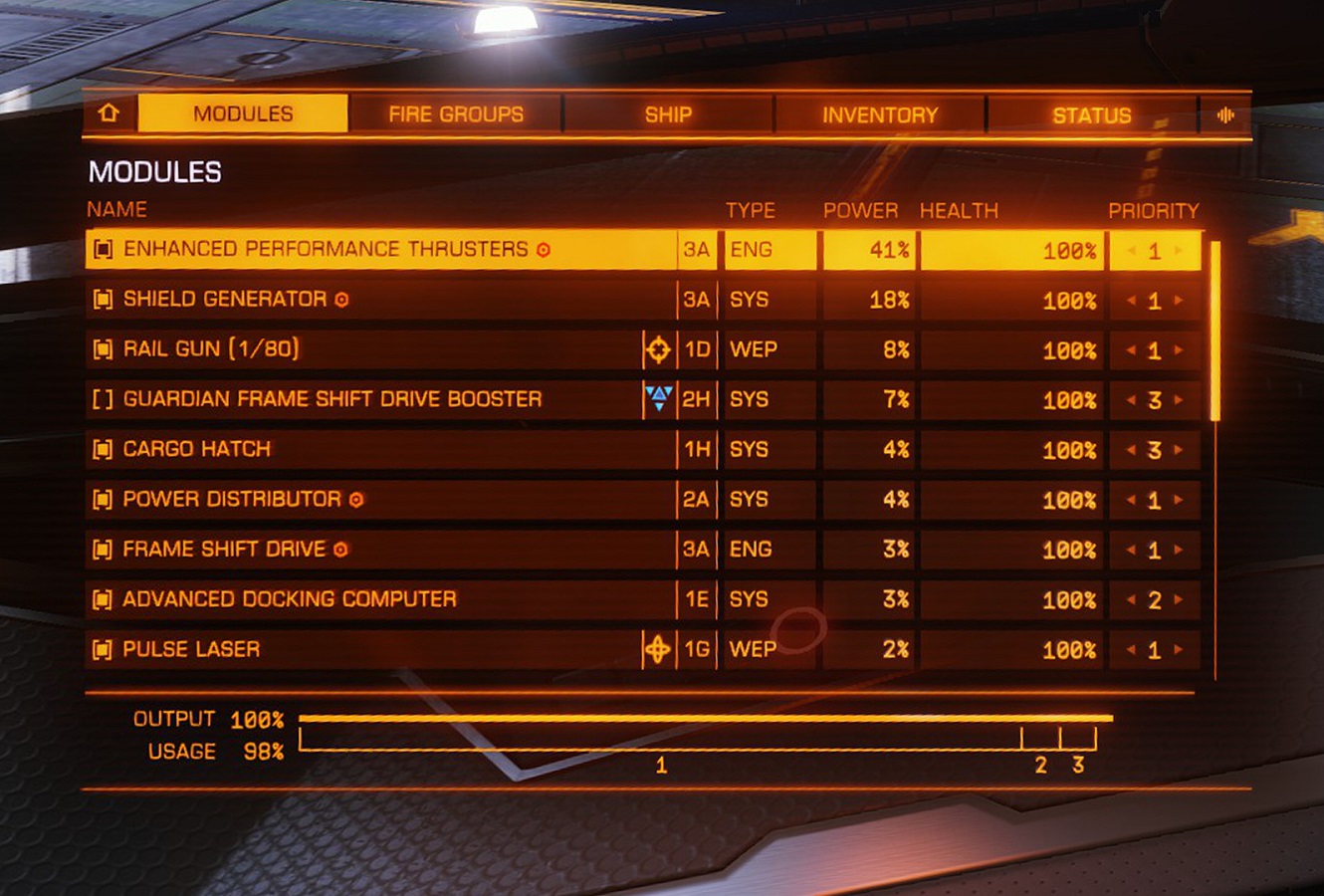Select the Frame Shift Drive module
Image resolution: width=1324 pixels, height=896 pixels.
click(224, 549)
